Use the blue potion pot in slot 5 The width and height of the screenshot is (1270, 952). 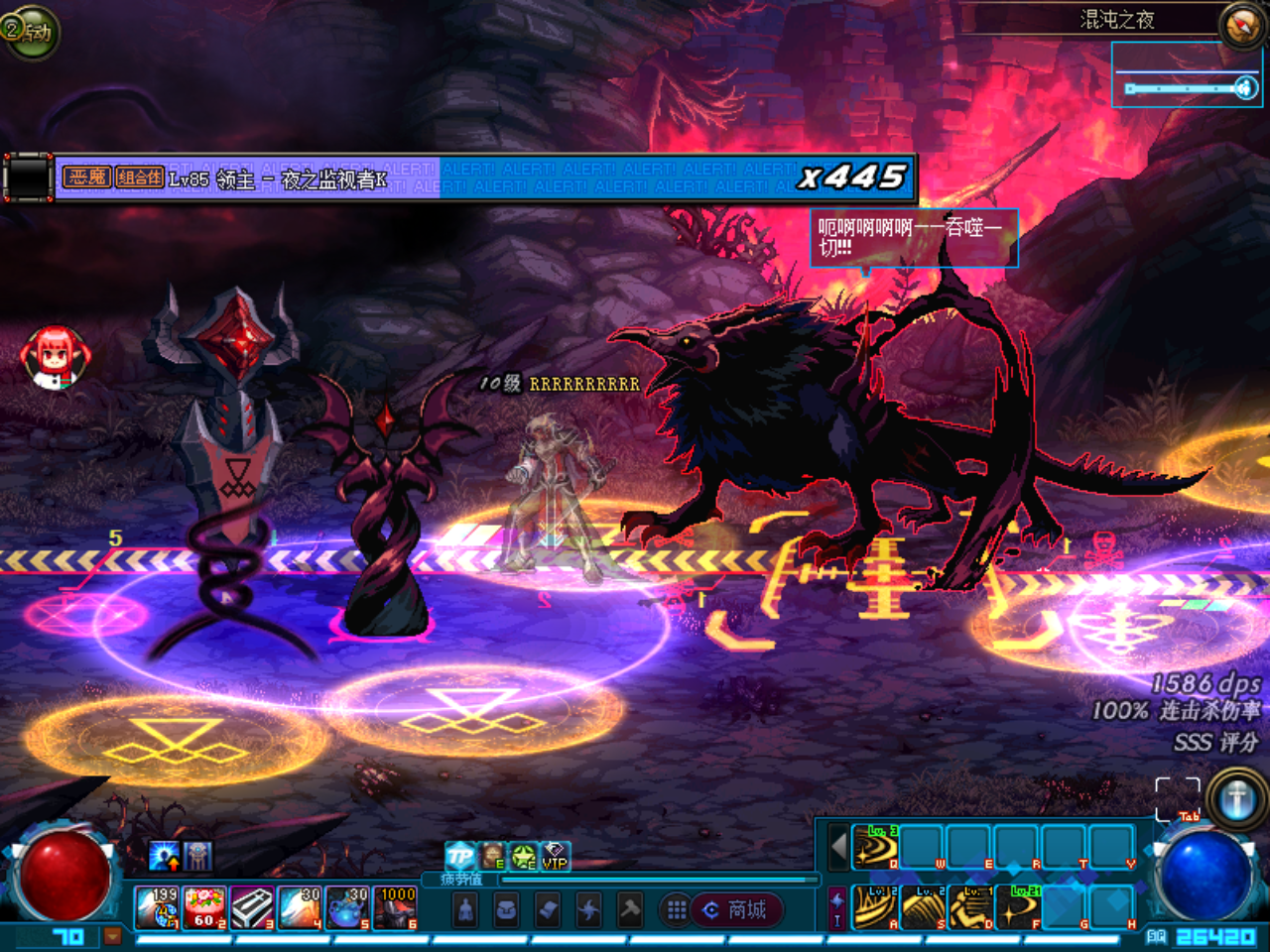tap(347, 907)
